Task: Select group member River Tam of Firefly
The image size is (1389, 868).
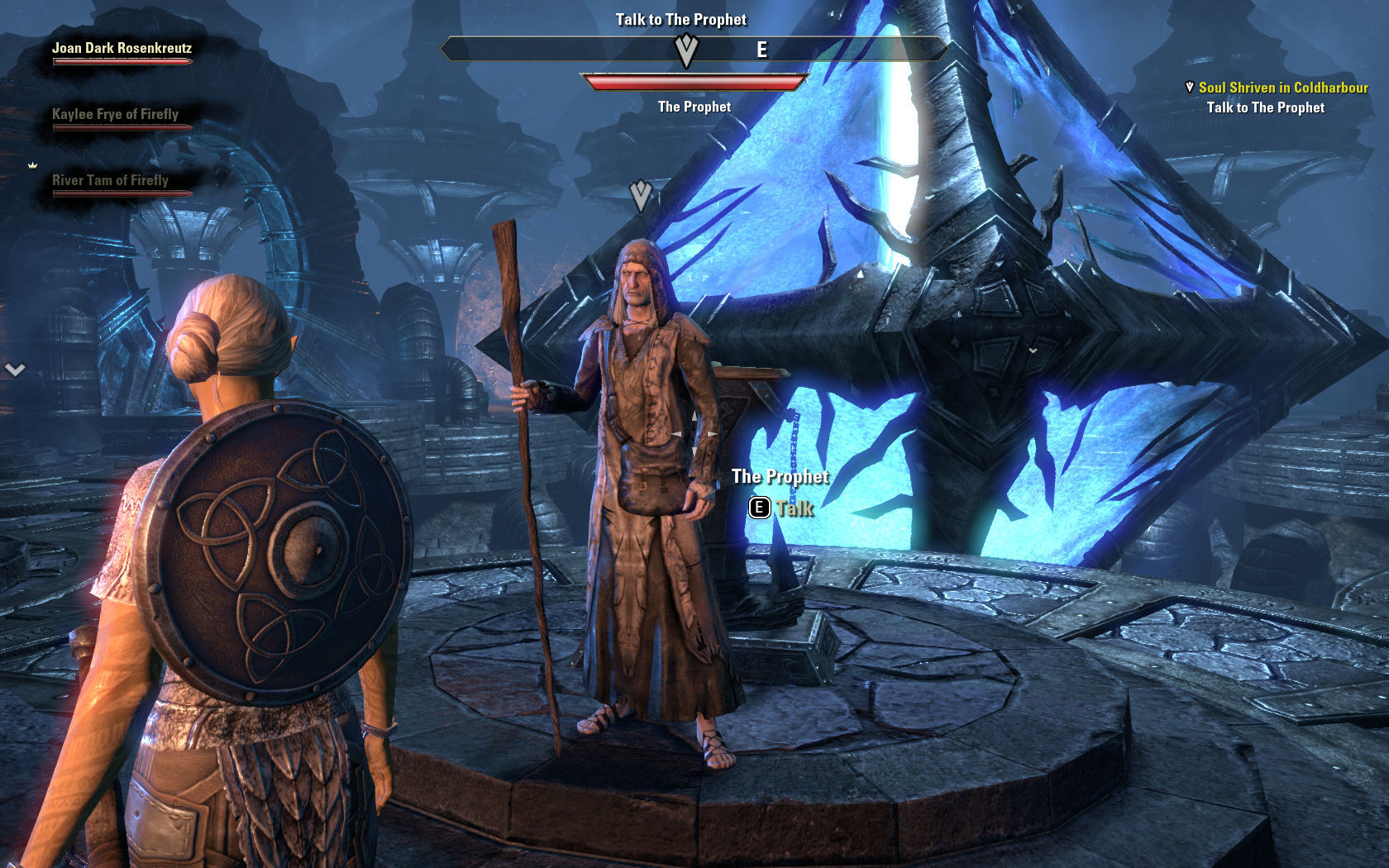Action: pyautogui.click(x=110, y=181)
